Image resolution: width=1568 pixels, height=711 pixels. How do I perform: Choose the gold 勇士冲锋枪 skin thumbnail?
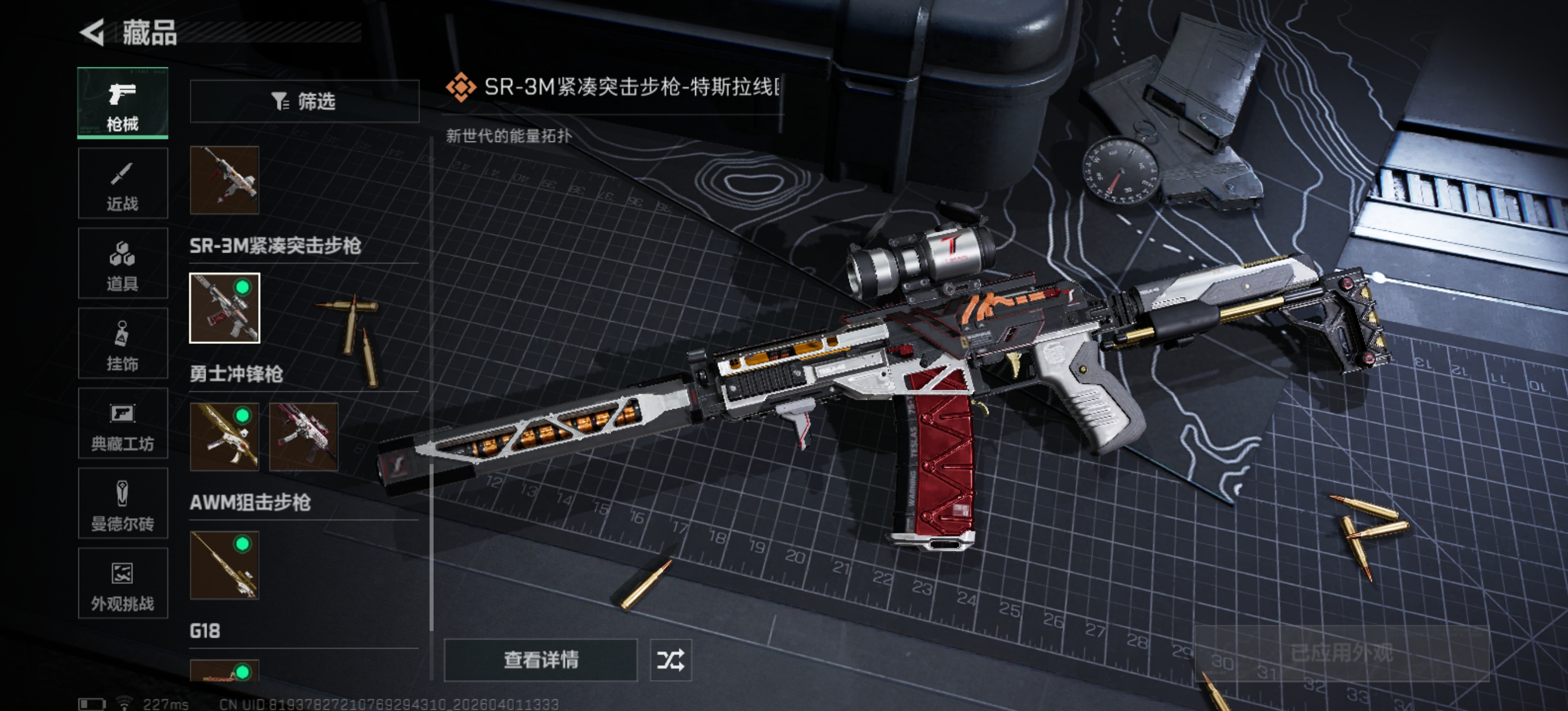(x=225, y=436)
